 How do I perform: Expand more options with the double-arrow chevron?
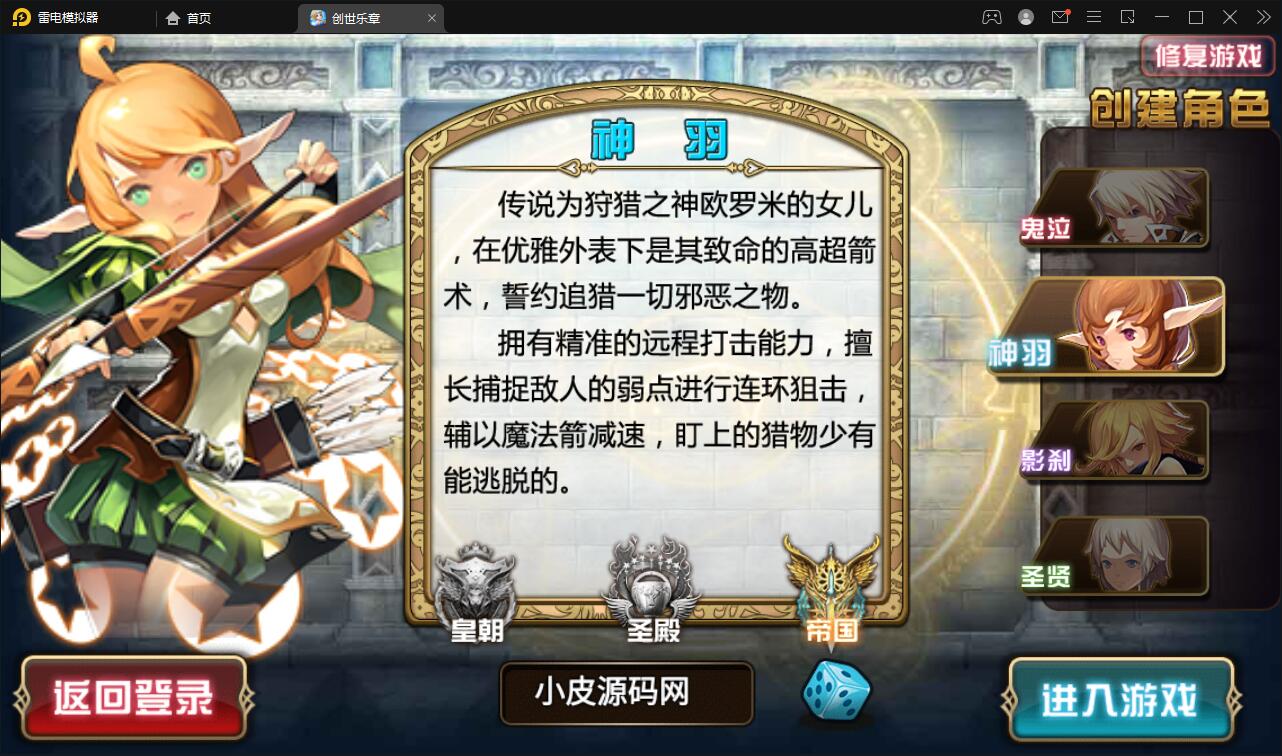pos(1262,17)
